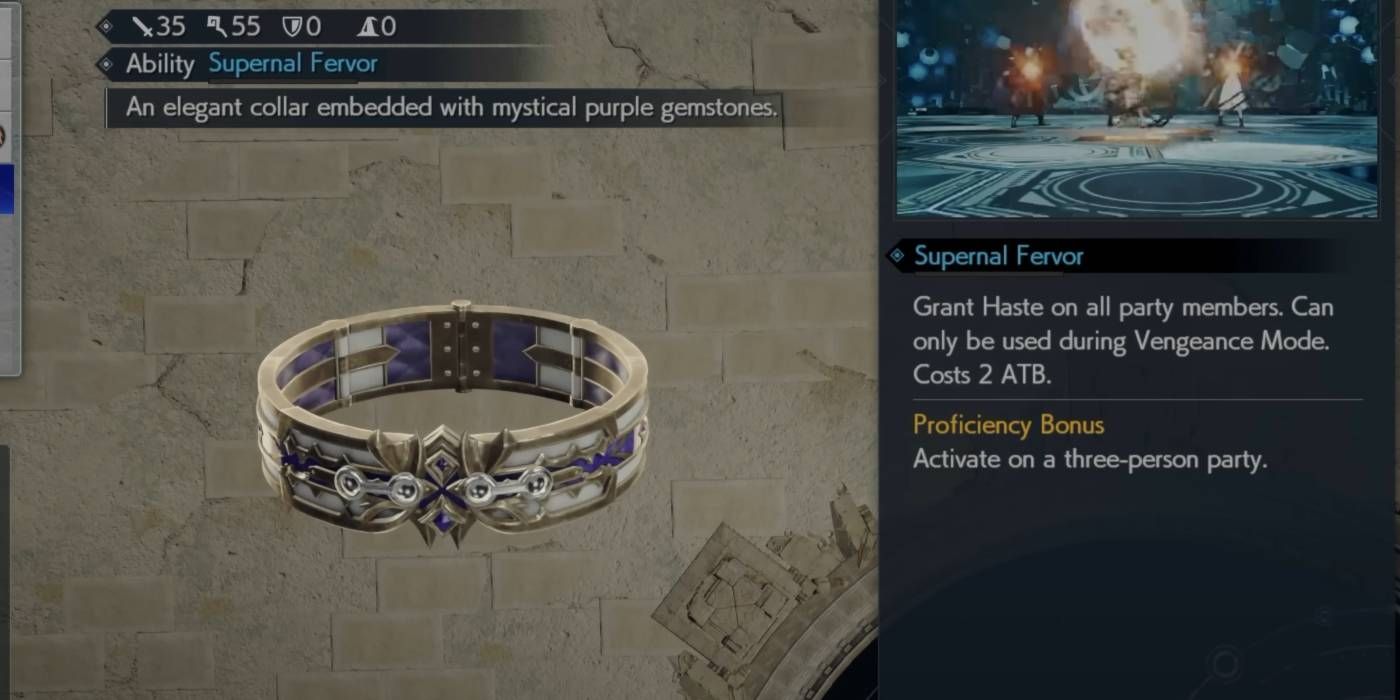Select the Proficiency Bonus entry
The width and height of the screenshot is (1400, 700).
[1008, 425]
